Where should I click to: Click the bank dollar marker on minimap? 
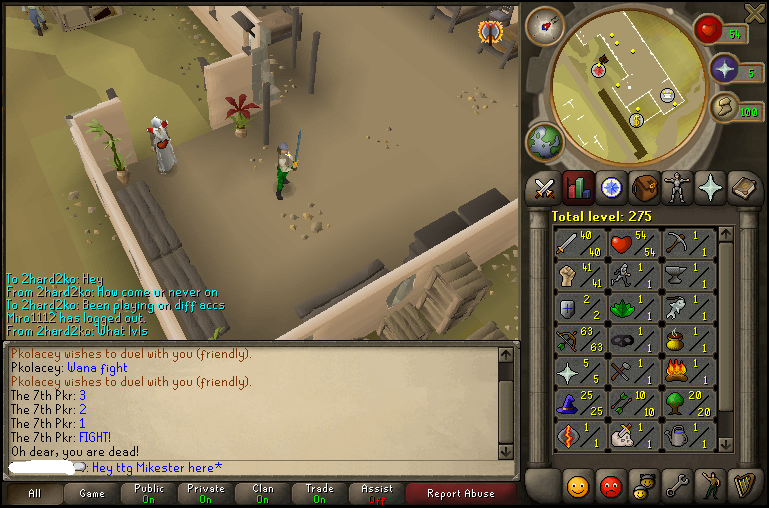point(636,120)
